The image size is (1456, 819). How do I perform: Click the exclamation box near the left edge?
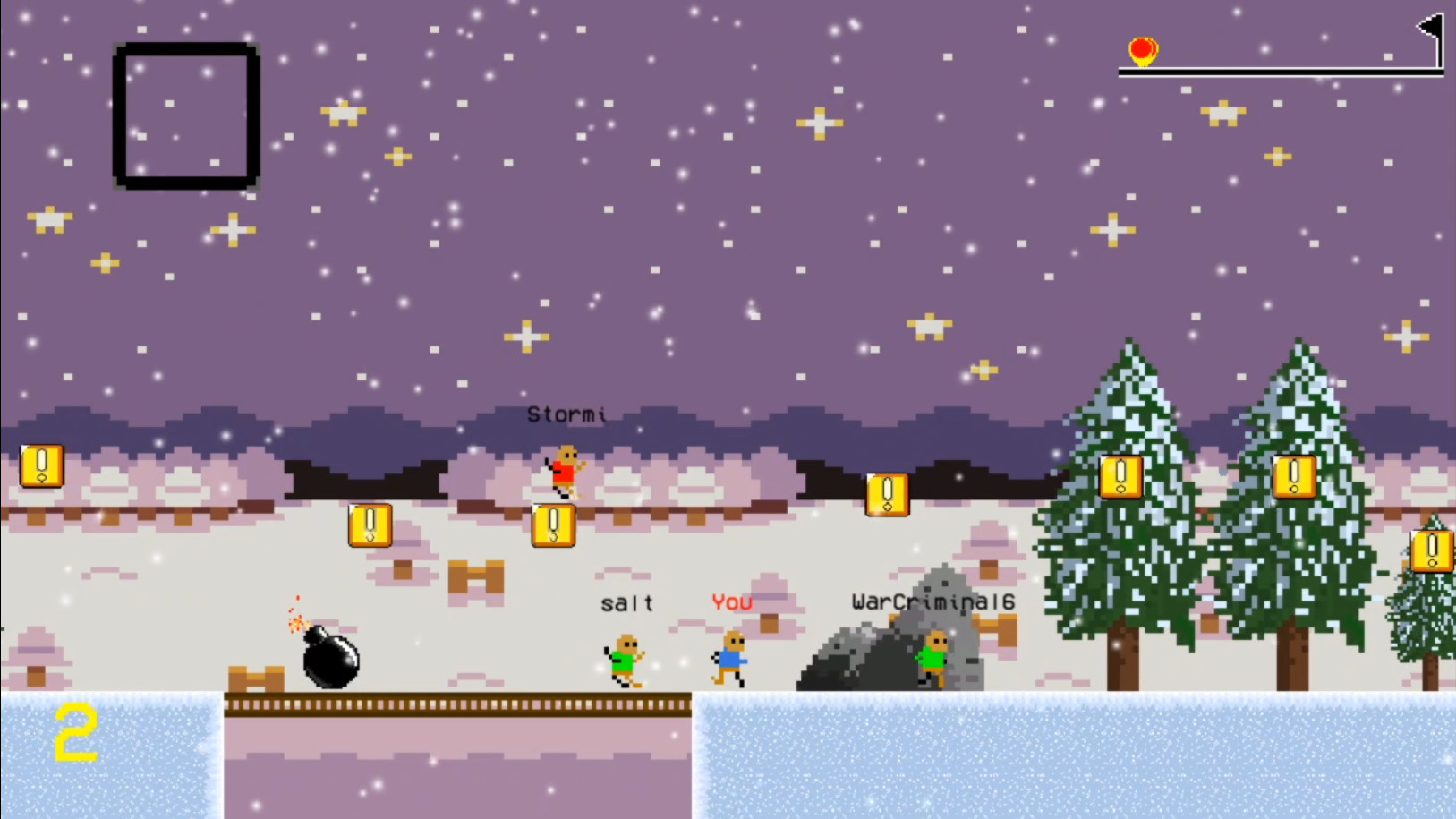(x=41, y=467)
